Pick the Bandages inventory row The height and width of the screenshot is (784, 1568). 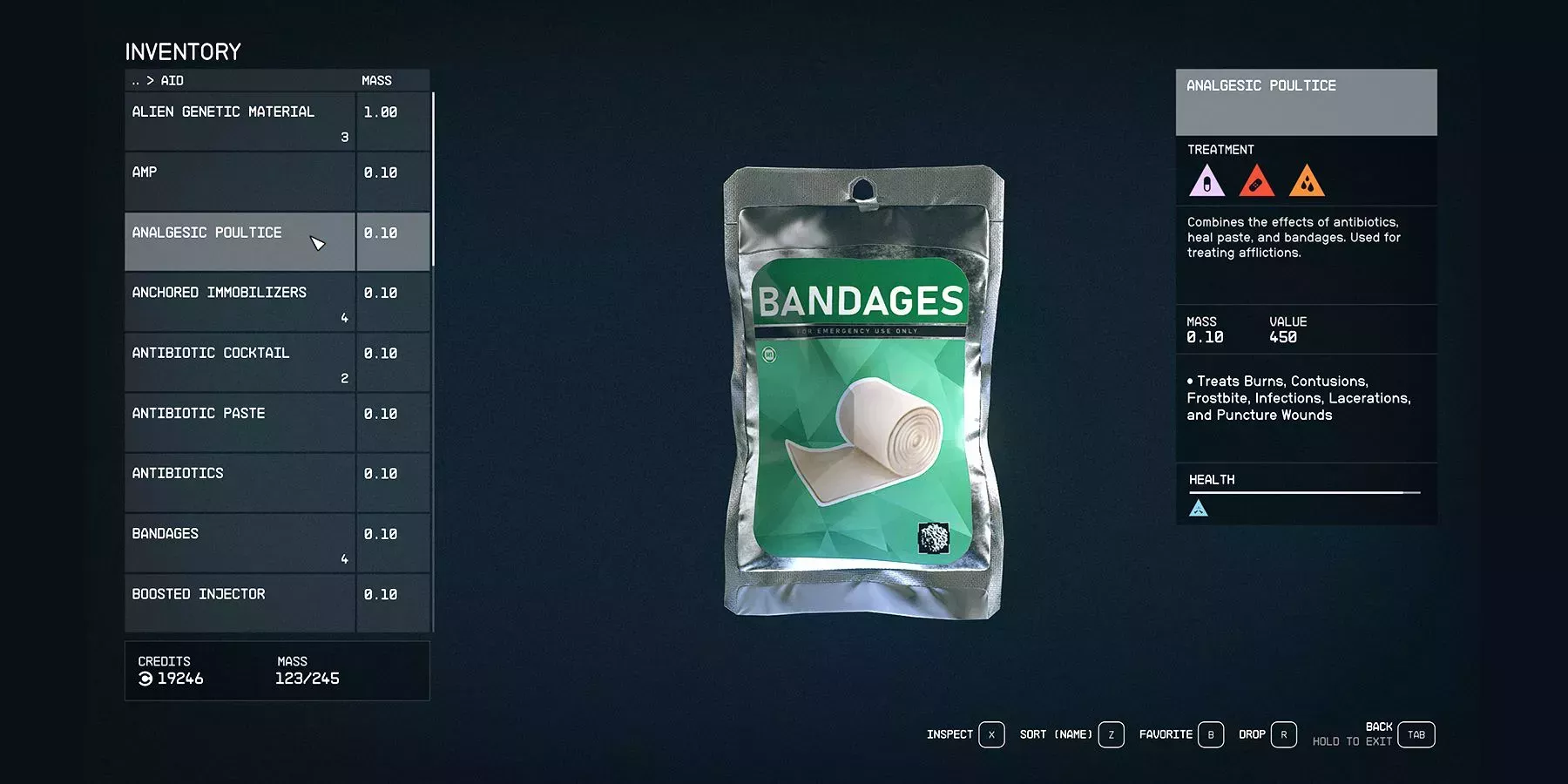coord(240,542)
